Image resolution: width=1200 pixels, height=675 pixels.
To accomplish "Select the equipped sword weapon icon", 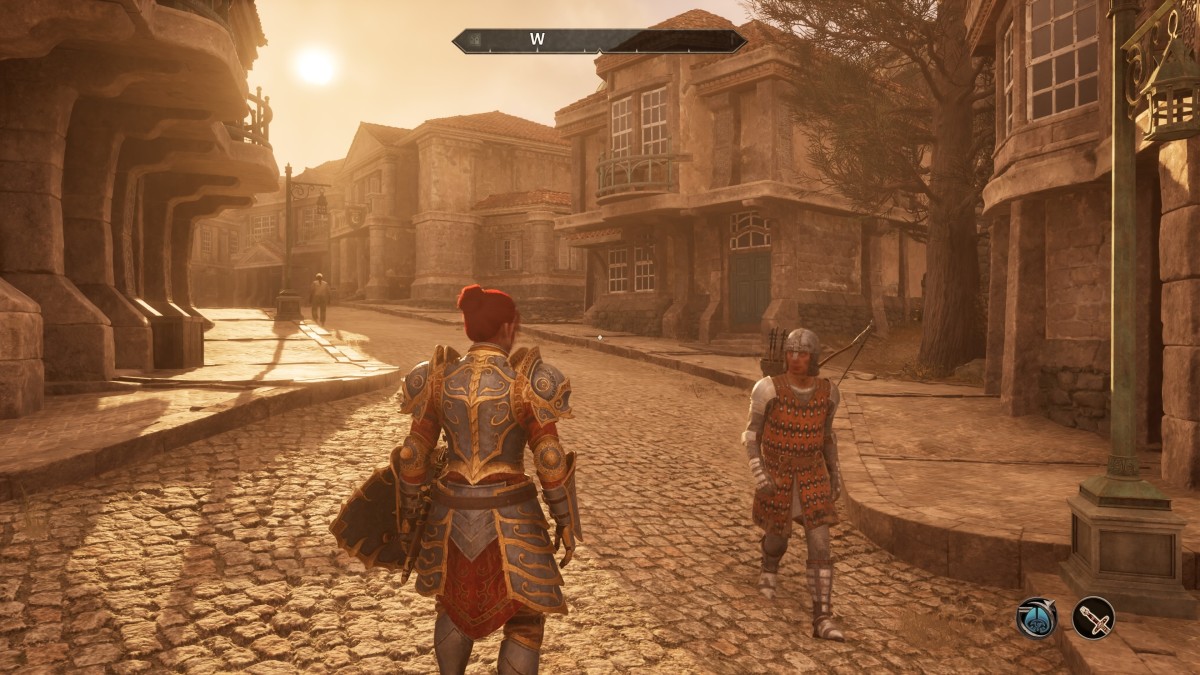I will (x=1093, y=617).
